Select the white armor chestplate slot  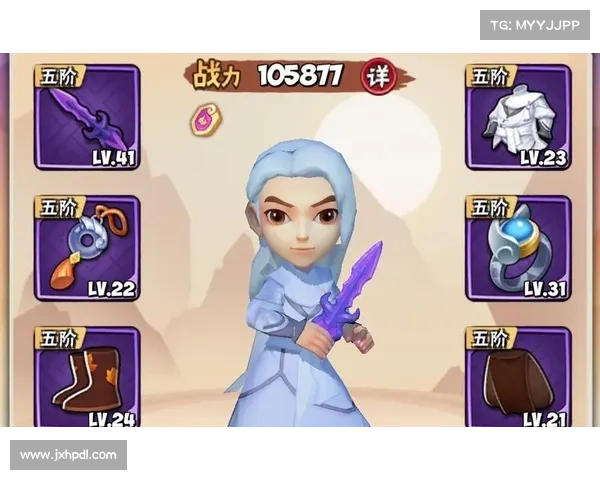click(518, 117)
